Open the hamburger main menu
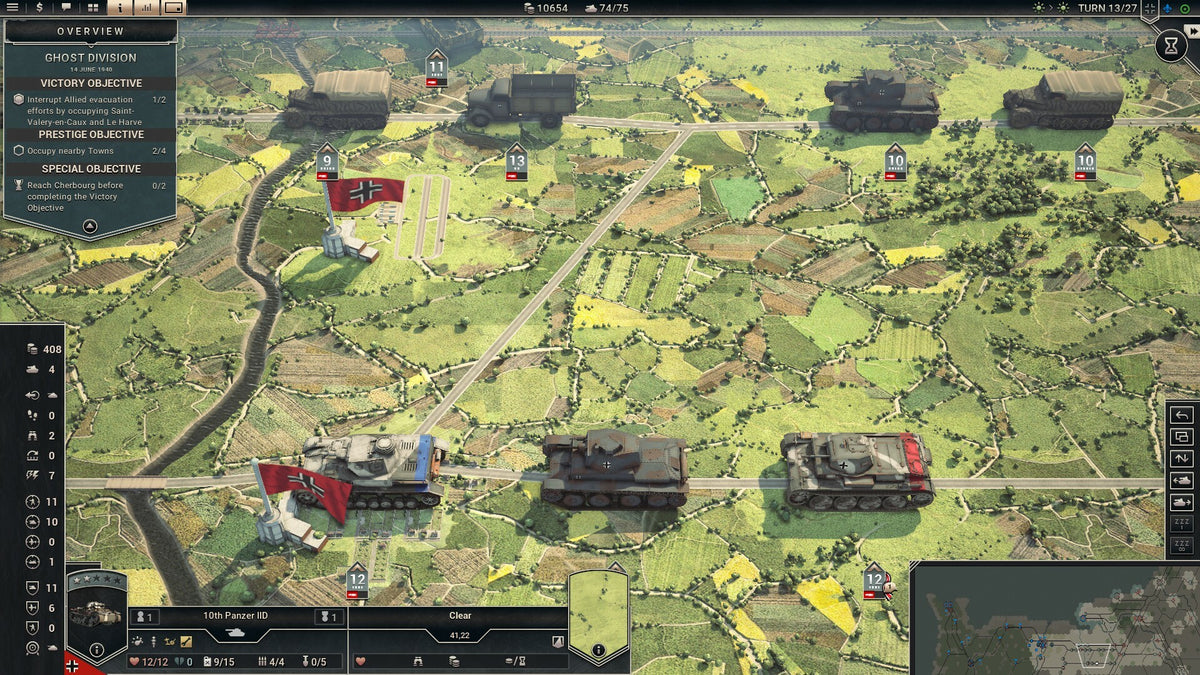The image size is (1200, 675). (x=13, y=7)
